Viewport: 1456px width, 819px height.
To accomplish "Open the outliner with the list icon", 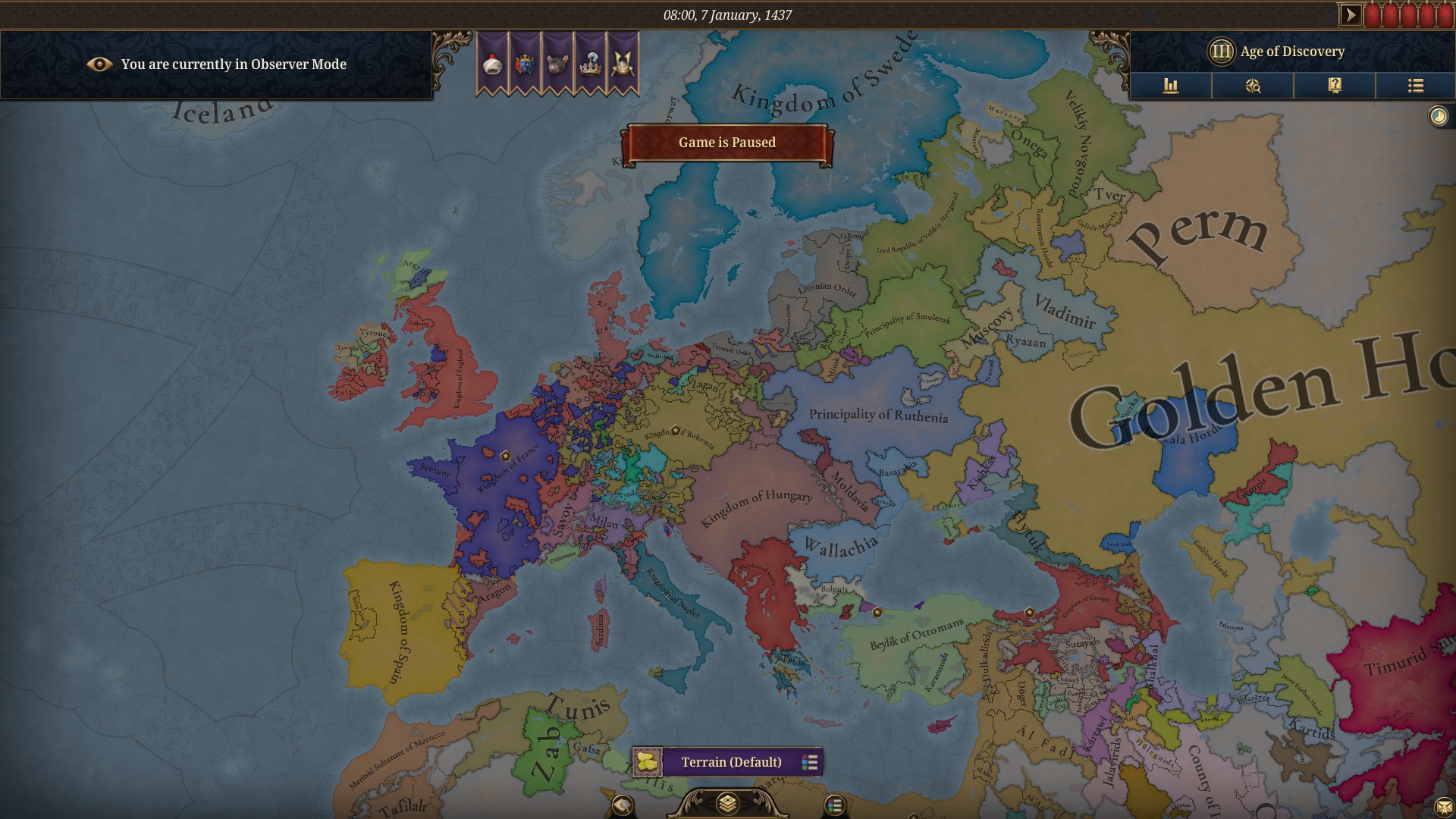I will coord(1415,86).
